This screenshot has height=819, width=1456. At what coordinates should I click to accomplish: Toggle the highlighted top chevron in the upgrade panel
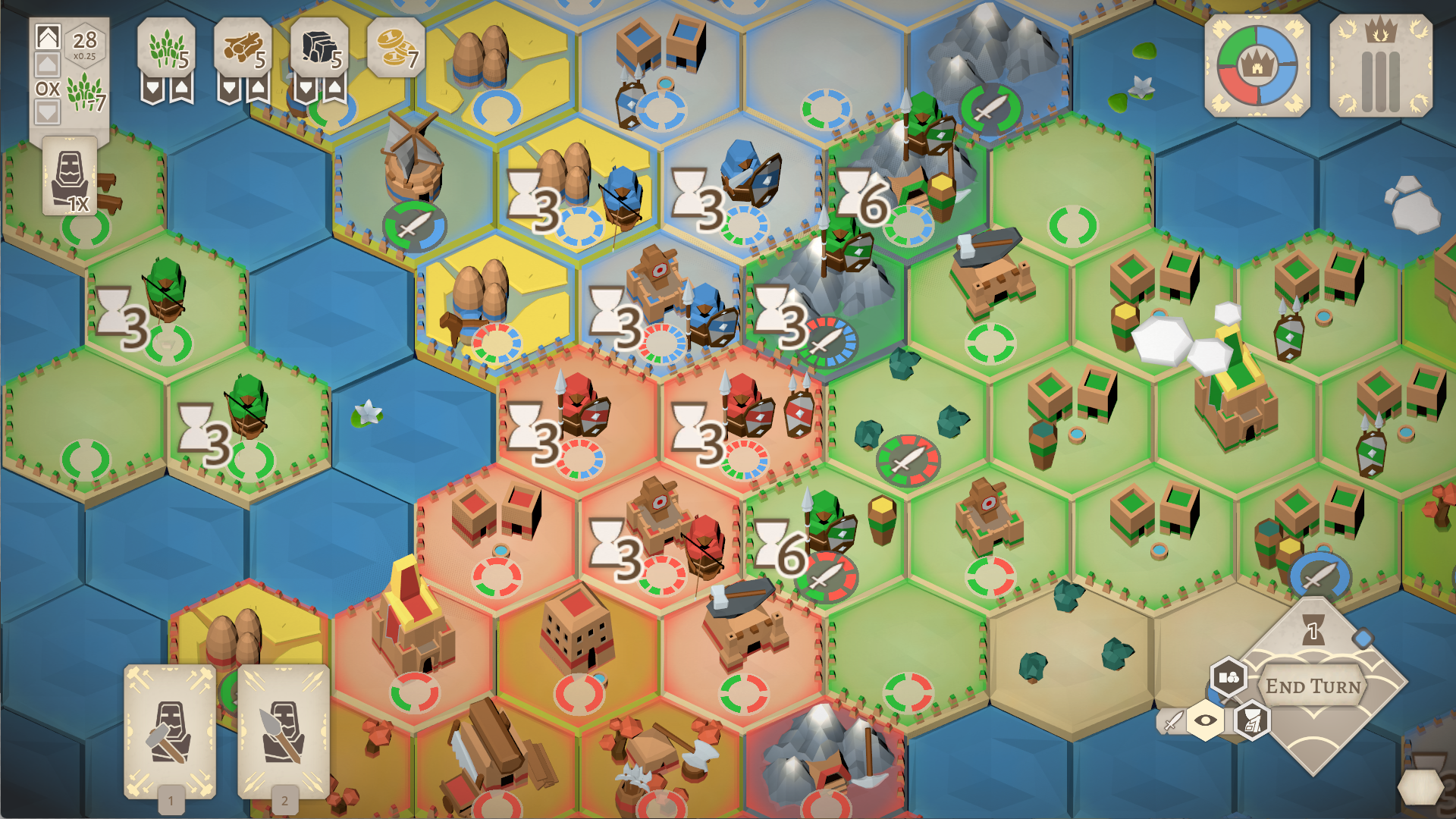[x=47, y=36]
